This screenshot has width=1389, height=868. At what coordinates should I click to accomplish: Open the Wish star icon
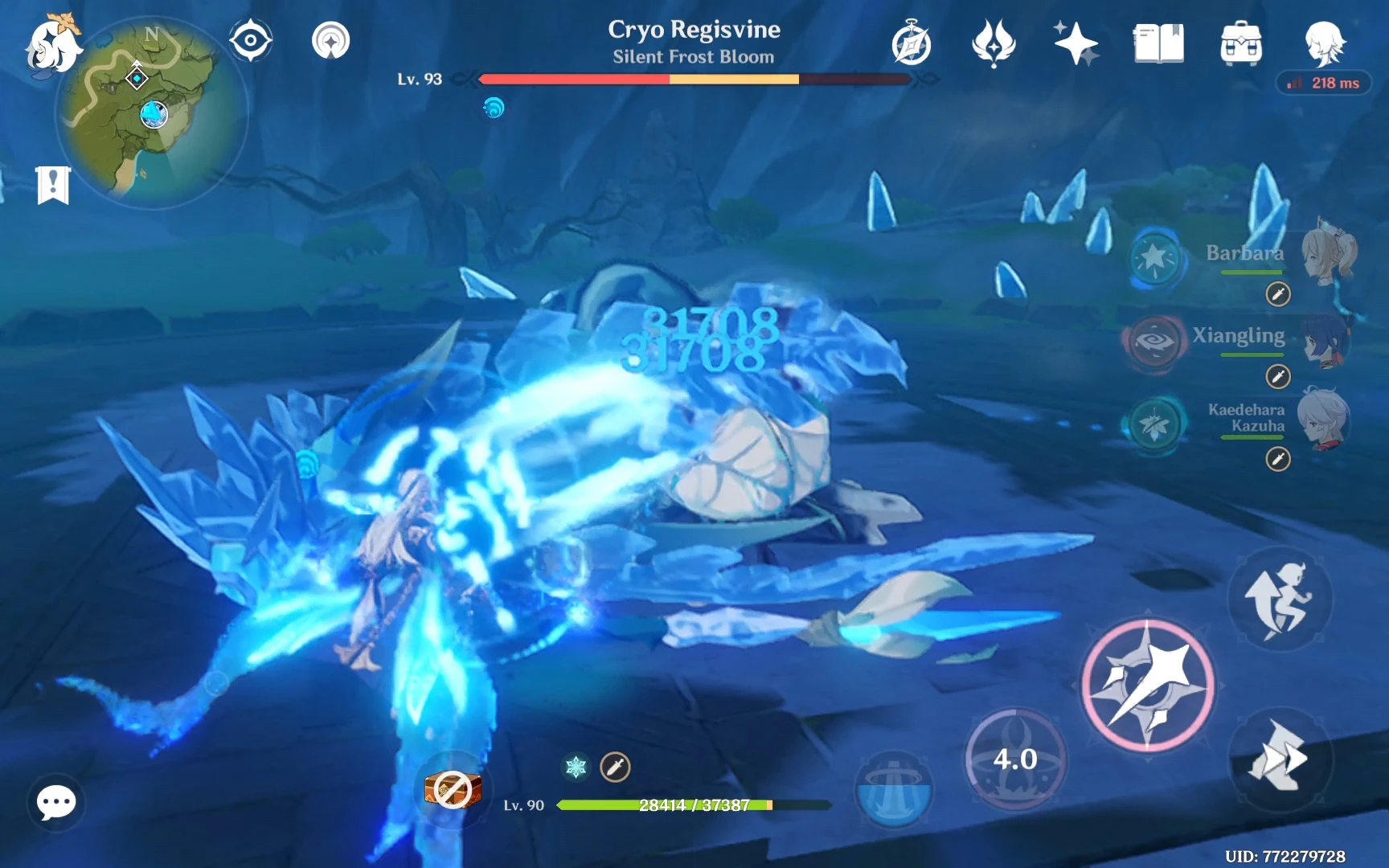[x=1077, y=44]
